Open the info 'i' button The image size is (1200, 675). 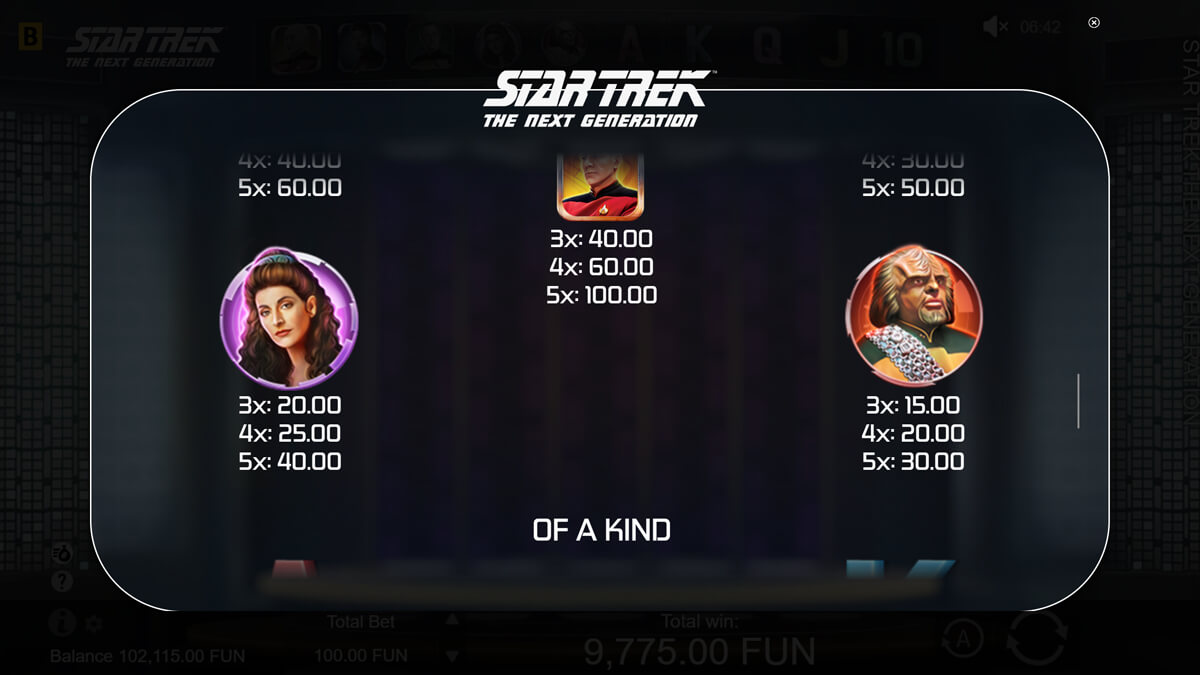(x=62, y=623)
